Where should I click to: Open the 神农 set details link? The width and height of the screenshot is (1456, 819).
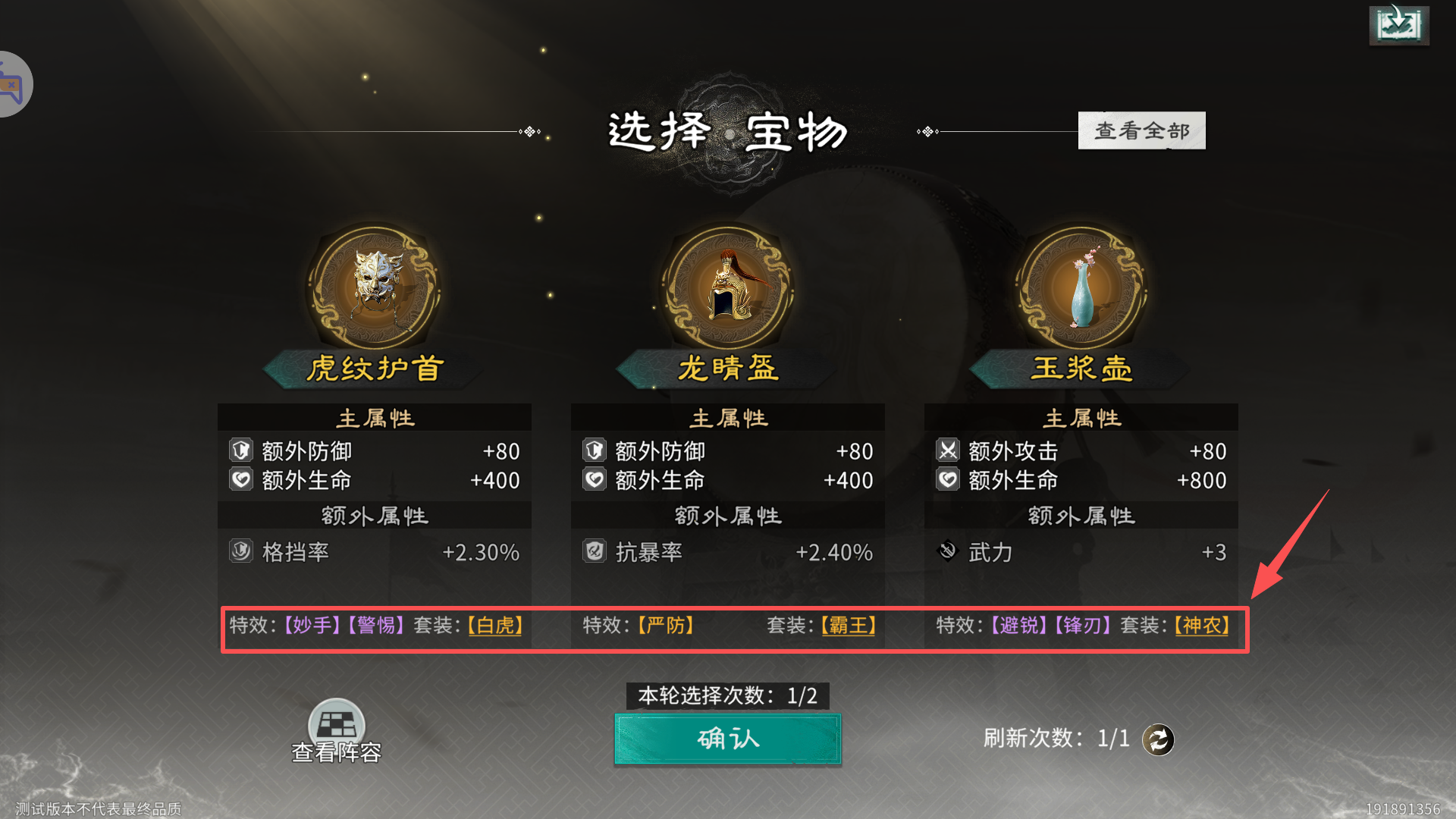(1200, 626)
